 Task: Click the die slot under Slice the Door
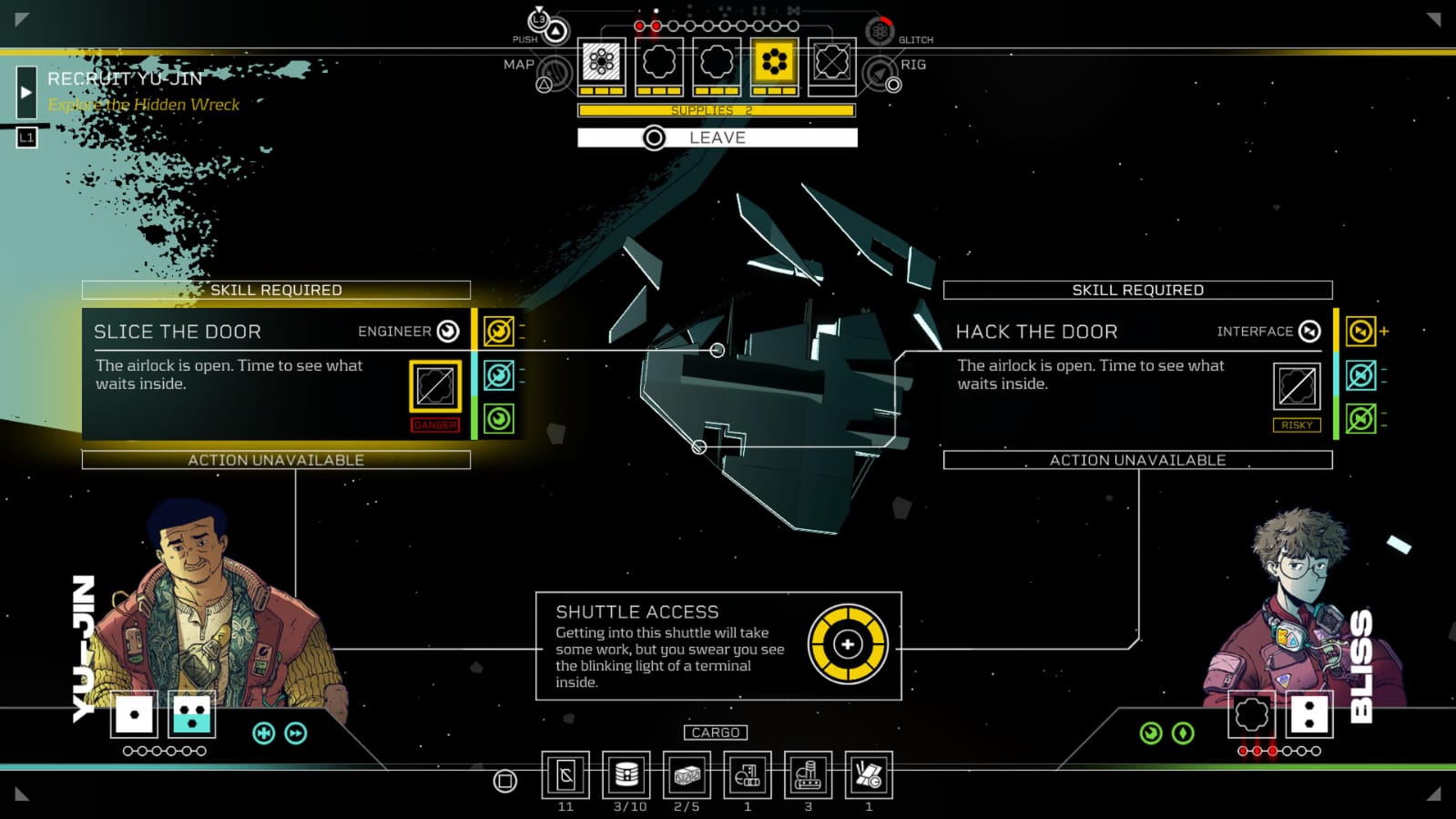(x=434, y=386)
